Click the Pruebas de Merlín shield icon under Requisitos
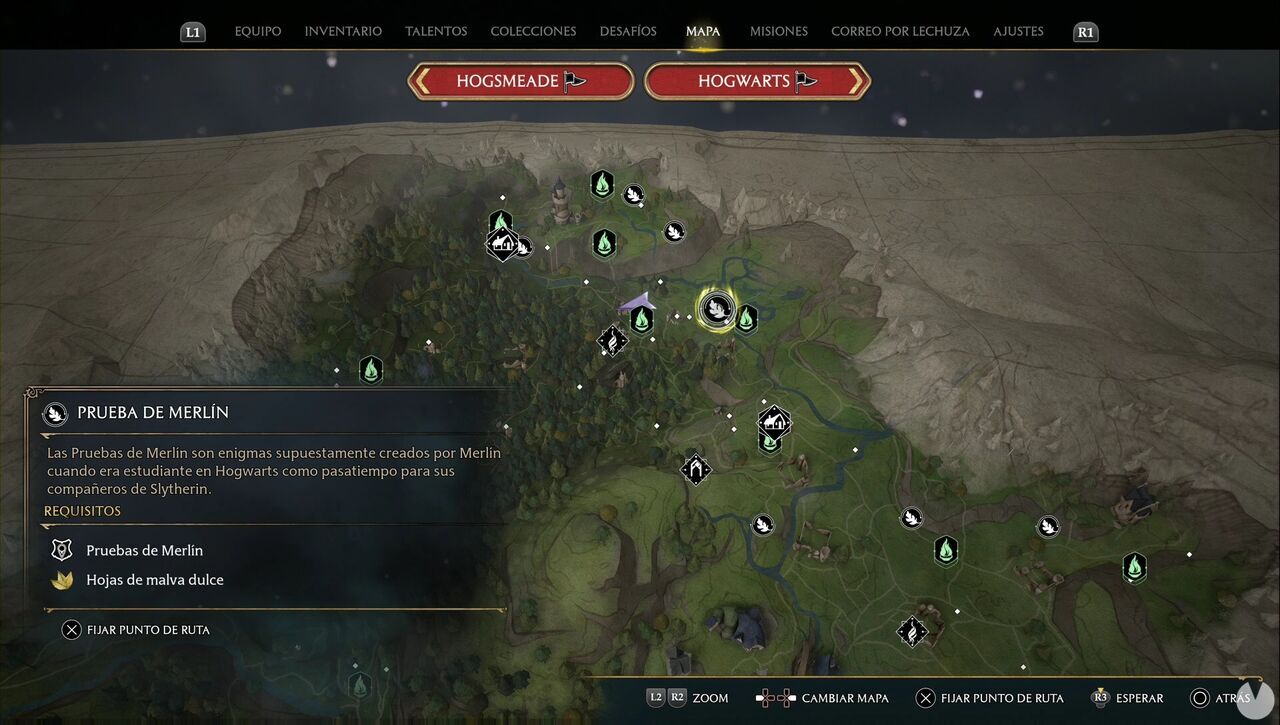This screenshot has width=1280, height=725. [61, 549]
